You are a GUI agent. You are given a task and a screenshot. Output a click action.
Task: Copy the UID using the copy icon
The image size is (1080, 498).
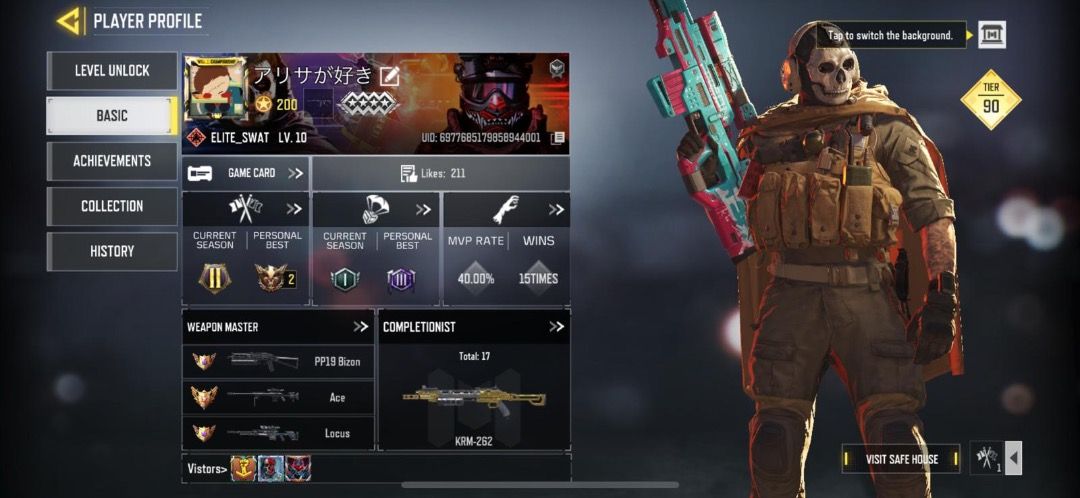click(x=558, y=137)
